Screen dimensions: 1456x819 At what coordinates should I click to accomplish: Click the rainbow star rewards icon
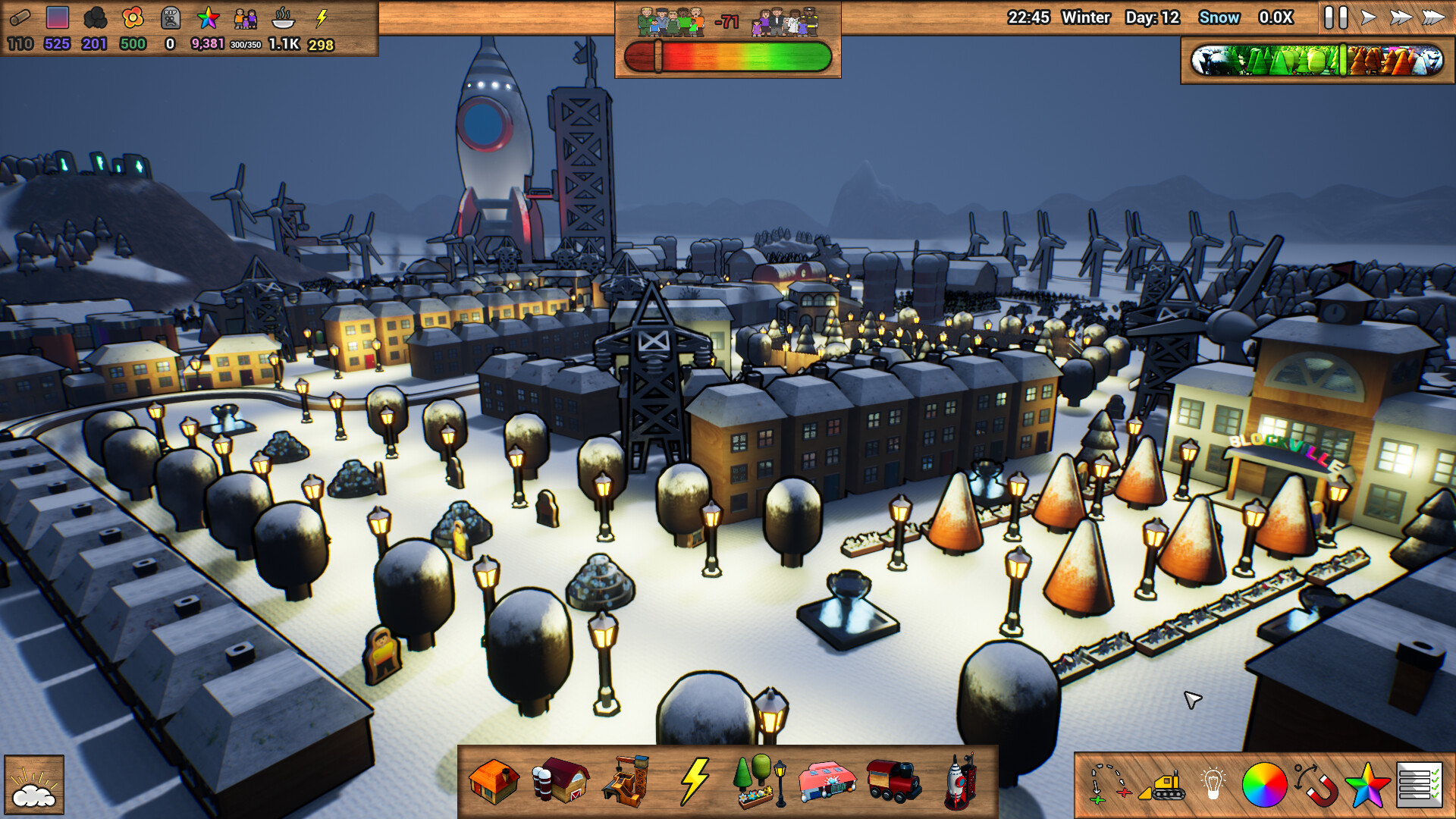1367,783
